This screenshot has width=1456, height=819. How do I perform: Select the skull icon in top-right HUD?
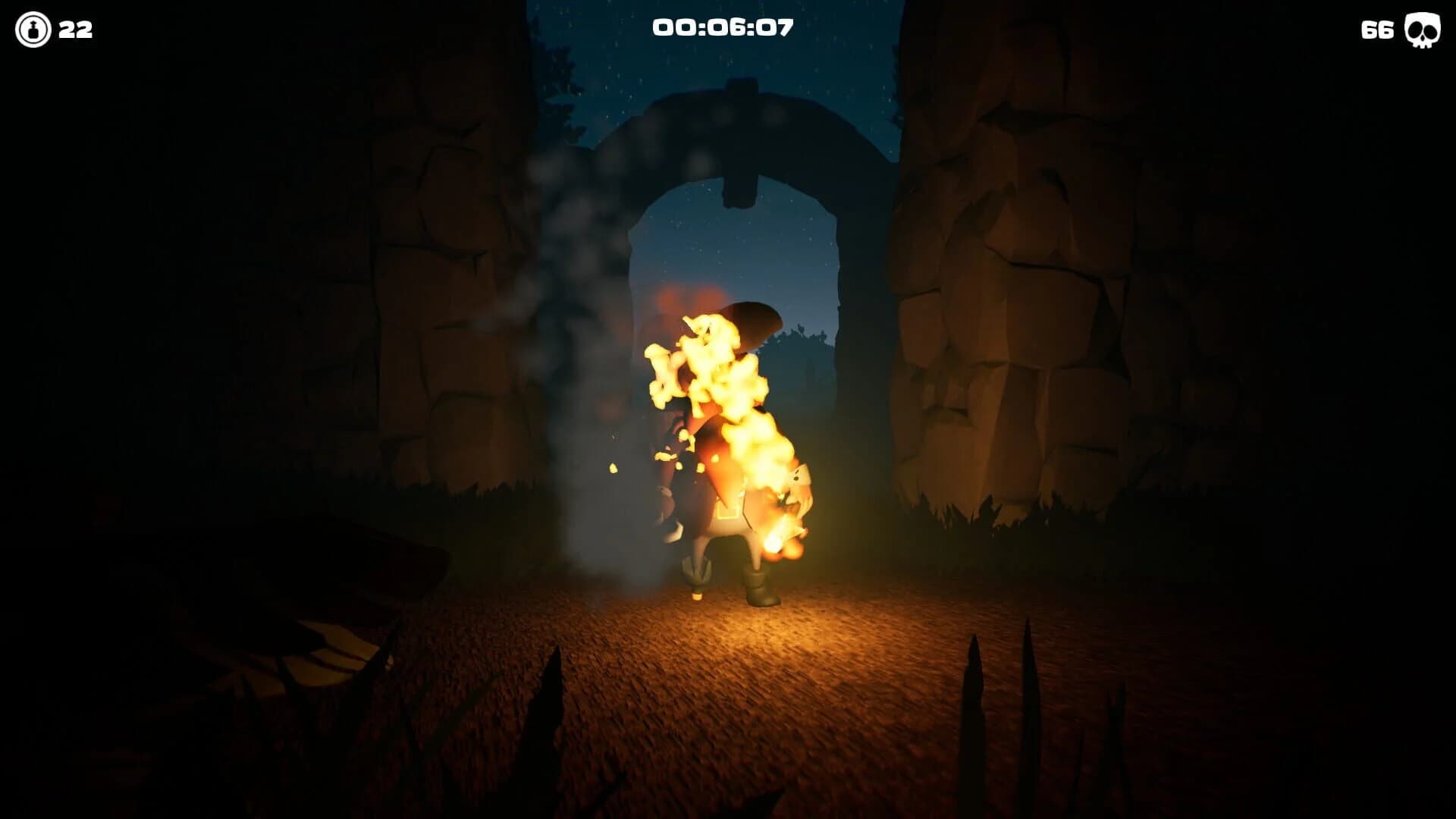1422,30
